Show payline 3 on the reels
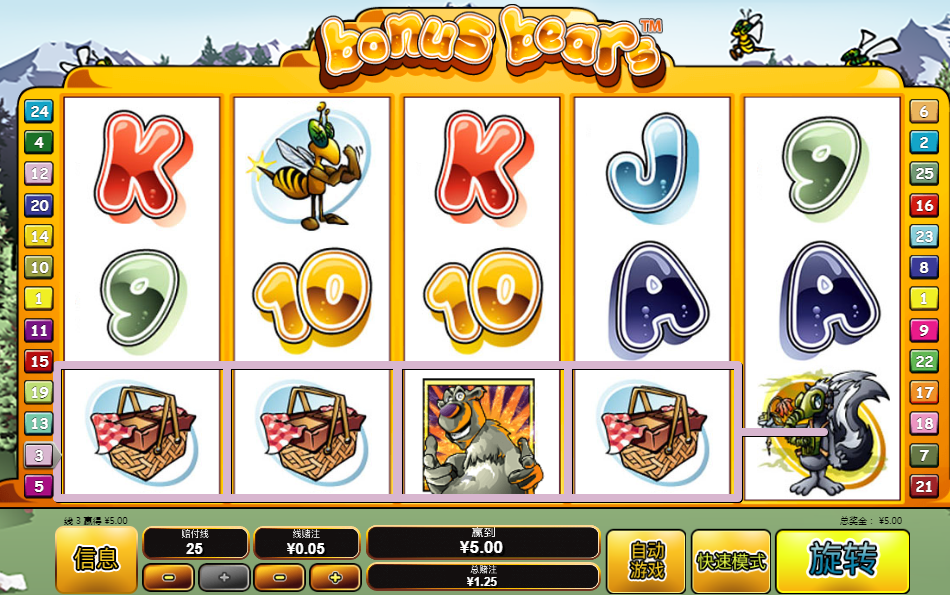The height and width of the screenshot is (595, 950). tap(39, 455)
